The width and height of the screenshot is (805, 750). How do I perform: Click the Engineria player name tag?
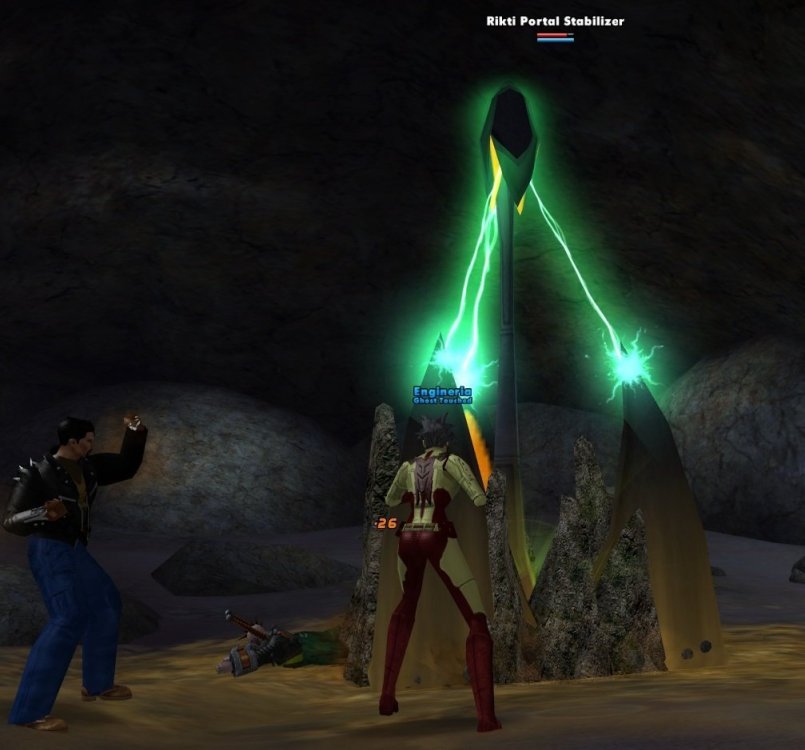pos(441,391)
